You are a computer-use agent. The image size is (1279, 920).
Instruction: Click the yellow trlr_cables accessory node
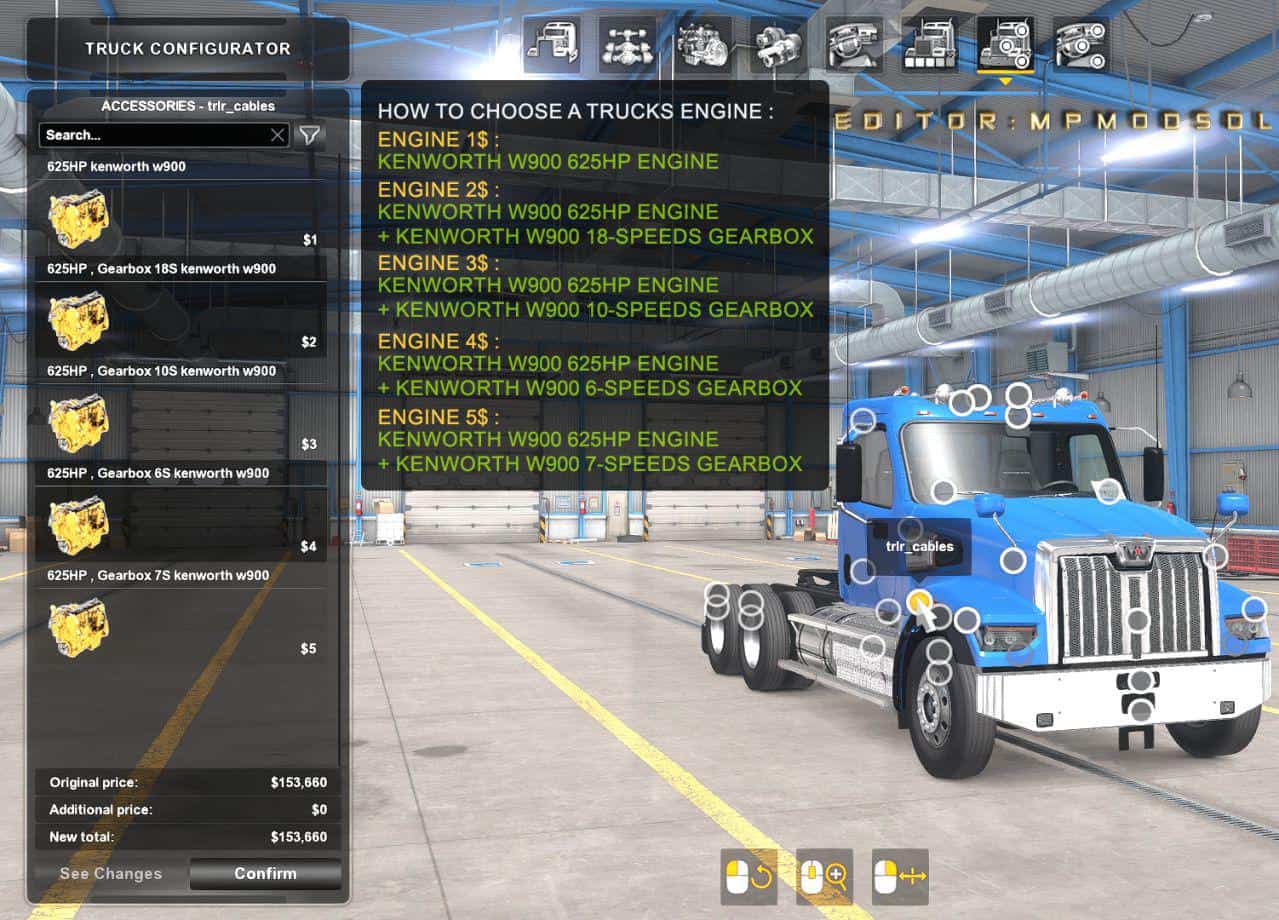click(x=919, y=600)
